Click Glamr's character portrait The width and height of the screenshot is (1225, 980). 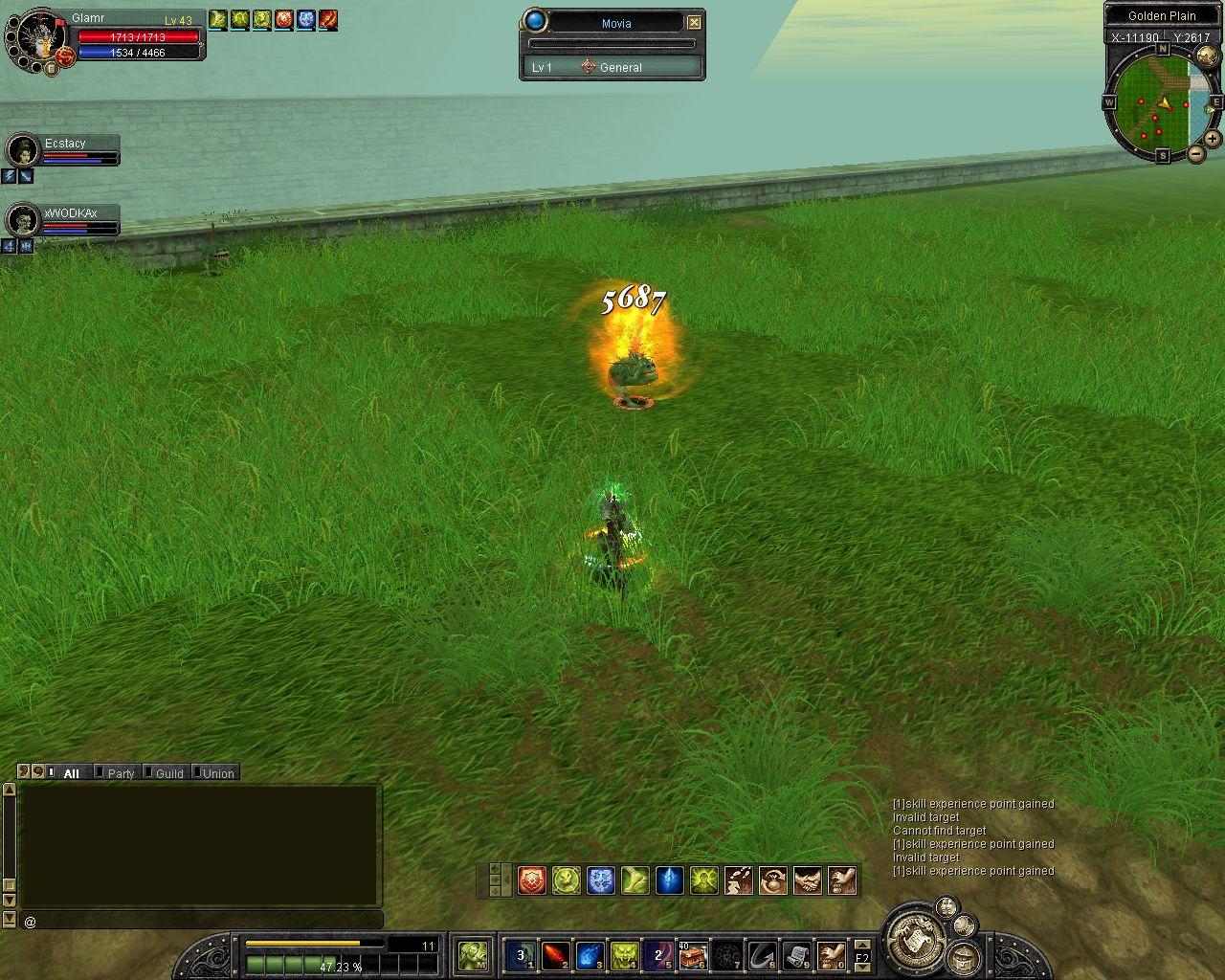pos(39,36)
